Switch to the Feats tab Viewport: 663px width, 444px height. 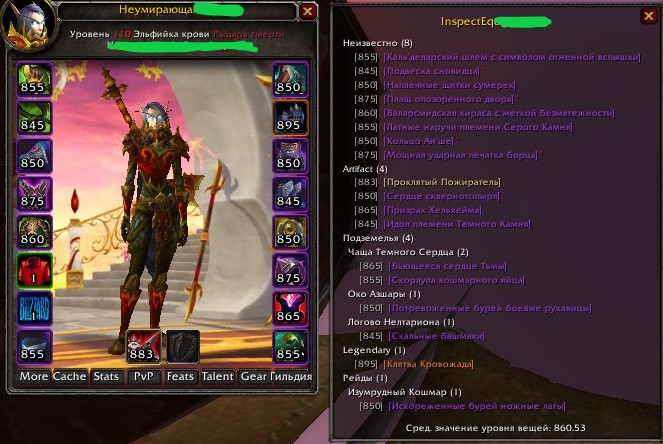click(180, 376)
